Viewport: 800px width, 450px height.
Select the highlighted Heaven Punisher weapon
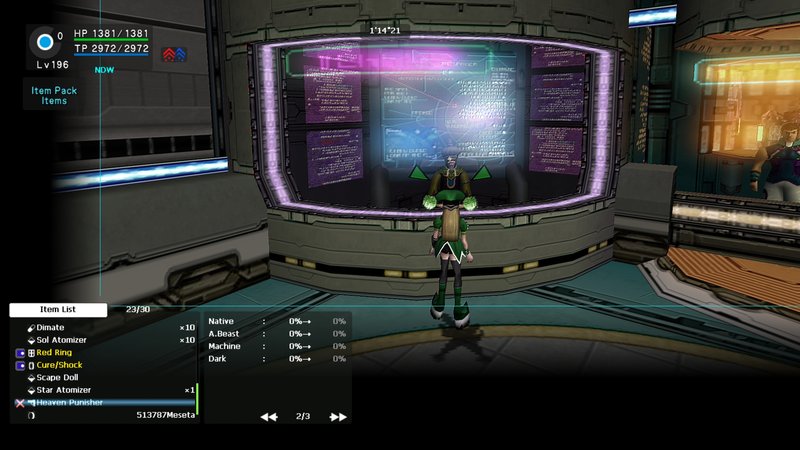[x=70, y=402]
